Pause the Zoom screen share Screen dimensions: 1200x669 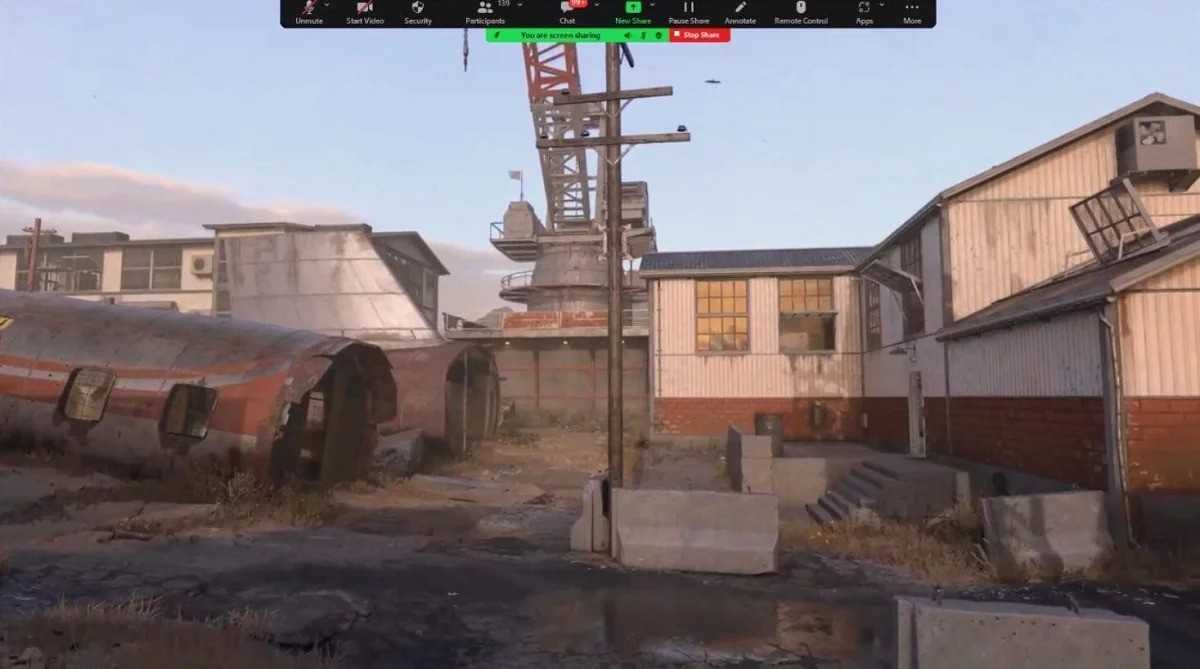(x=688, y=12)
